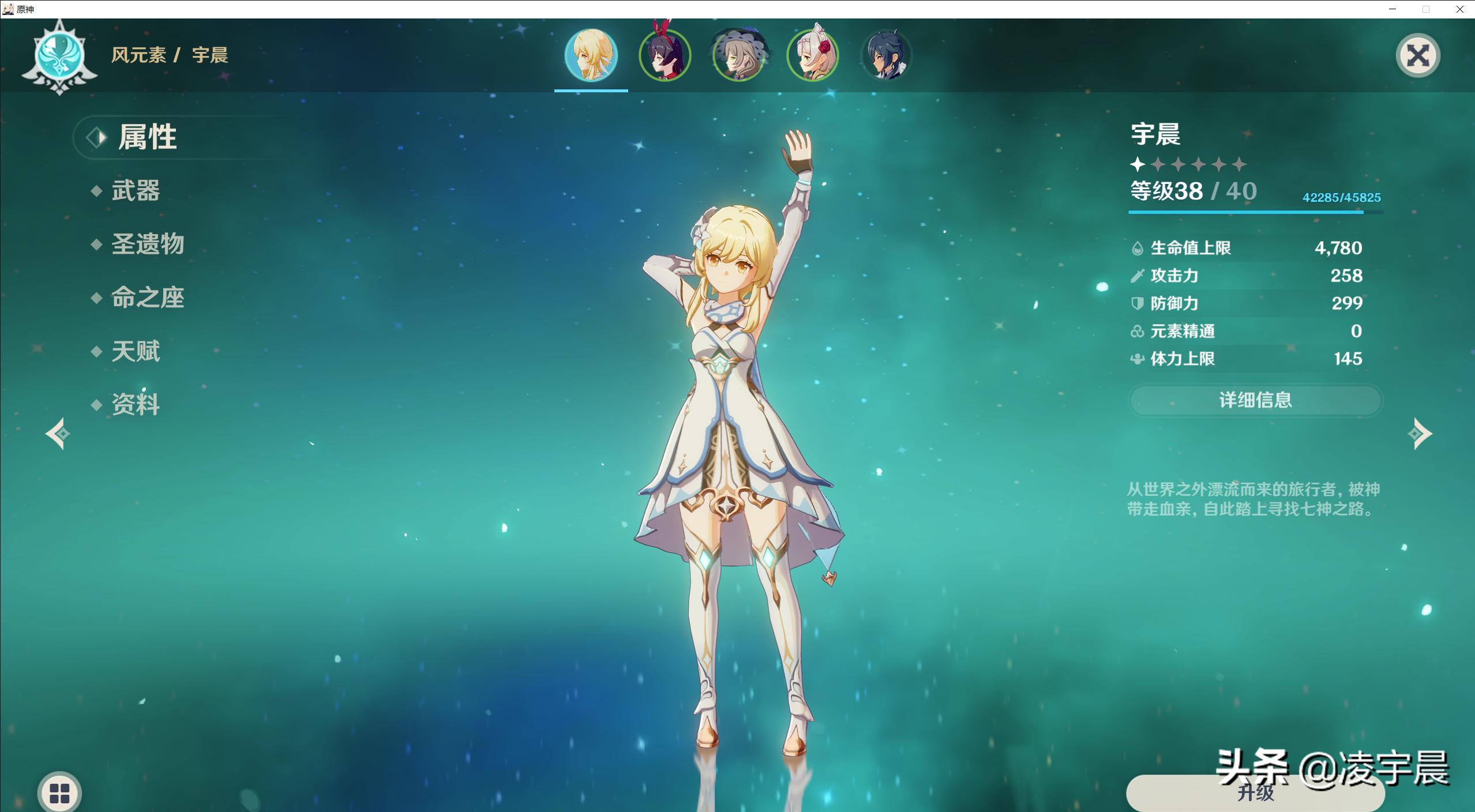1475x812 pixels.
Task: Select the 圣遗物 artifacts menu entry
Action: pos(147,245)
